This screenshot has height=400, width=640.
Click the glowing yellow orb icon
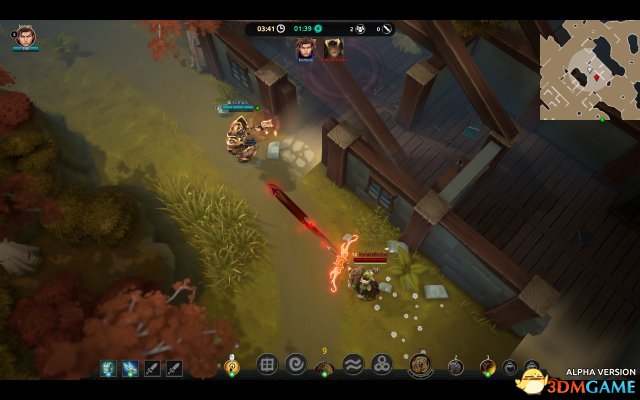[x=233, y=367]
